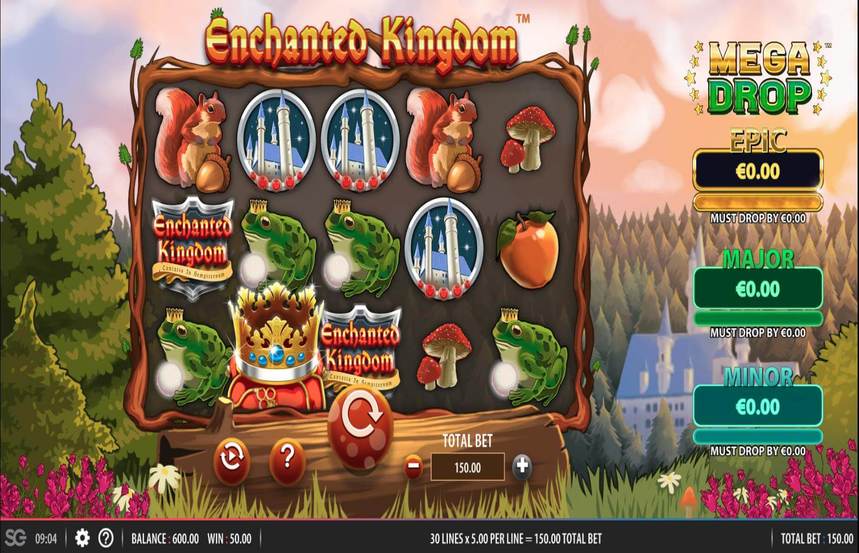
Task: Open settings via the gear icon
Action: [x=82, y=537]
